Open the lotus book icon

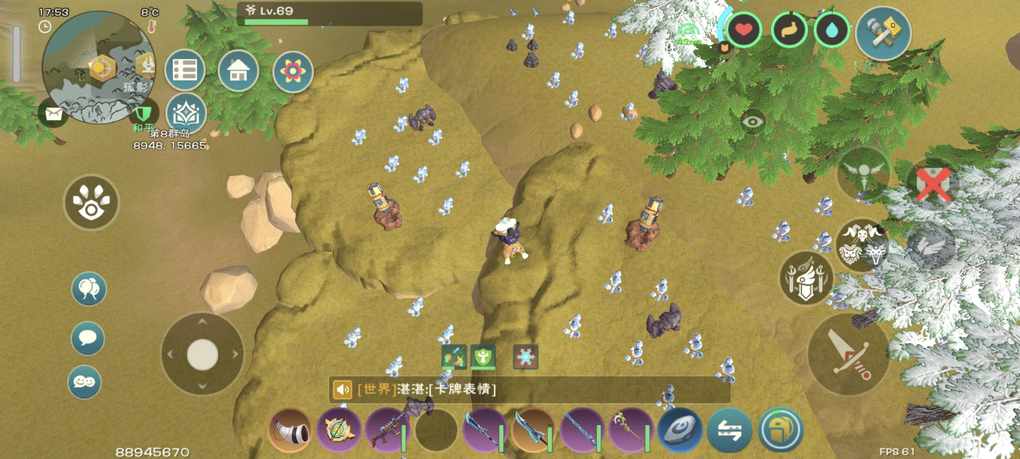(x=185, y=112)
